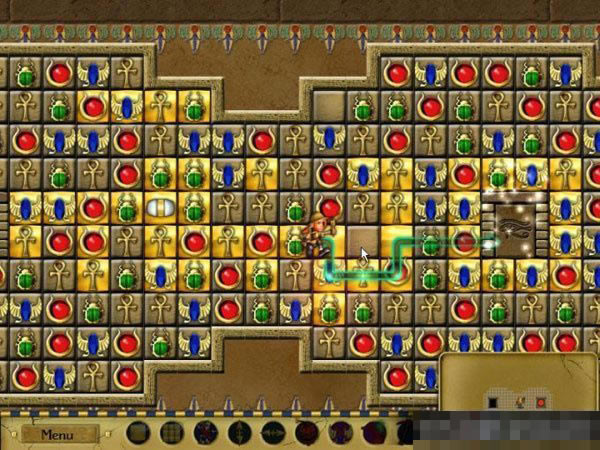600x450 pixels.
Task: Activate the vertical double-arrow power-up
Action: pyautogui.click(x=240, y=433)
